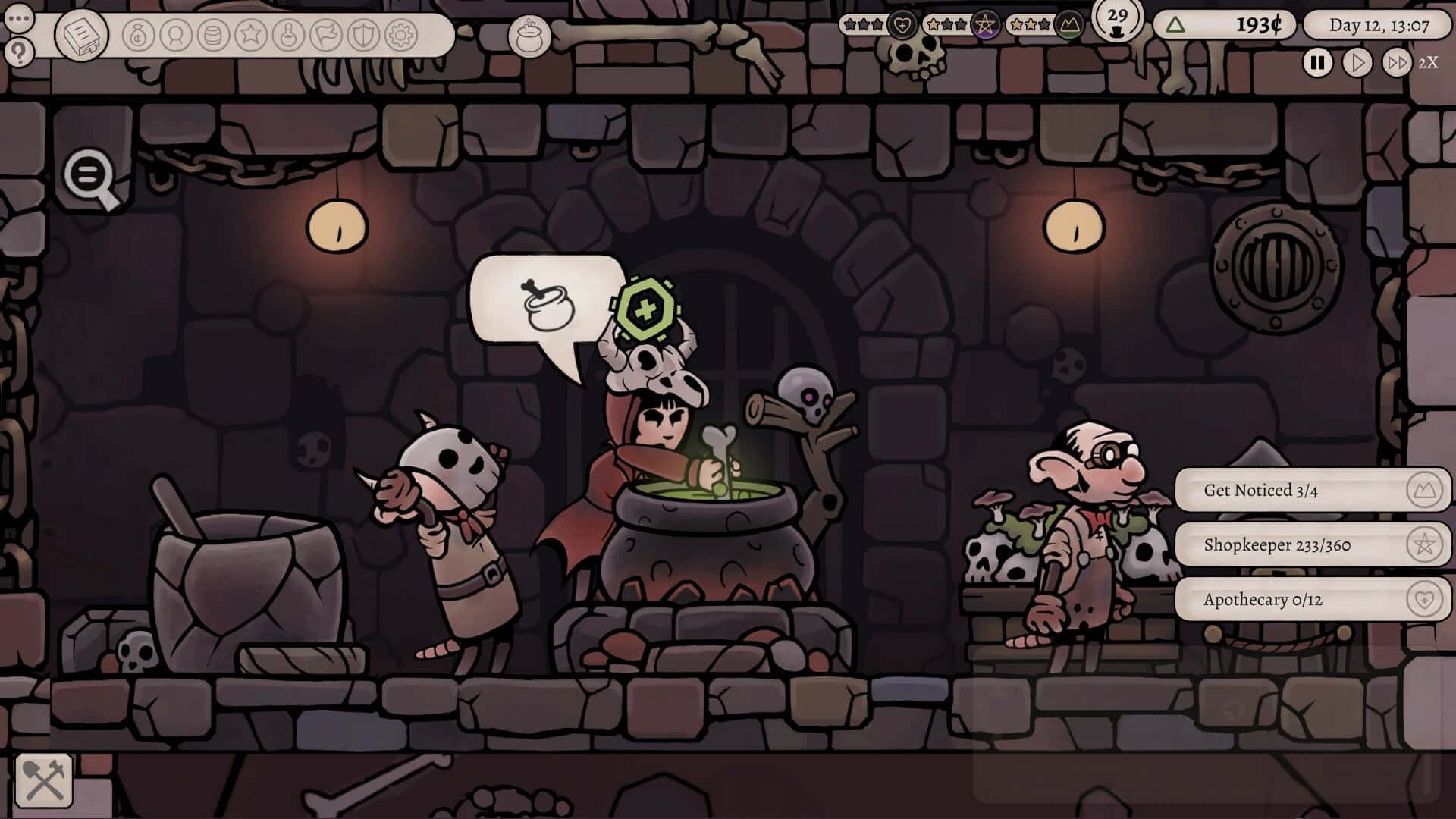
Task: Pause the game
Action: click(x=1317, y=62)
